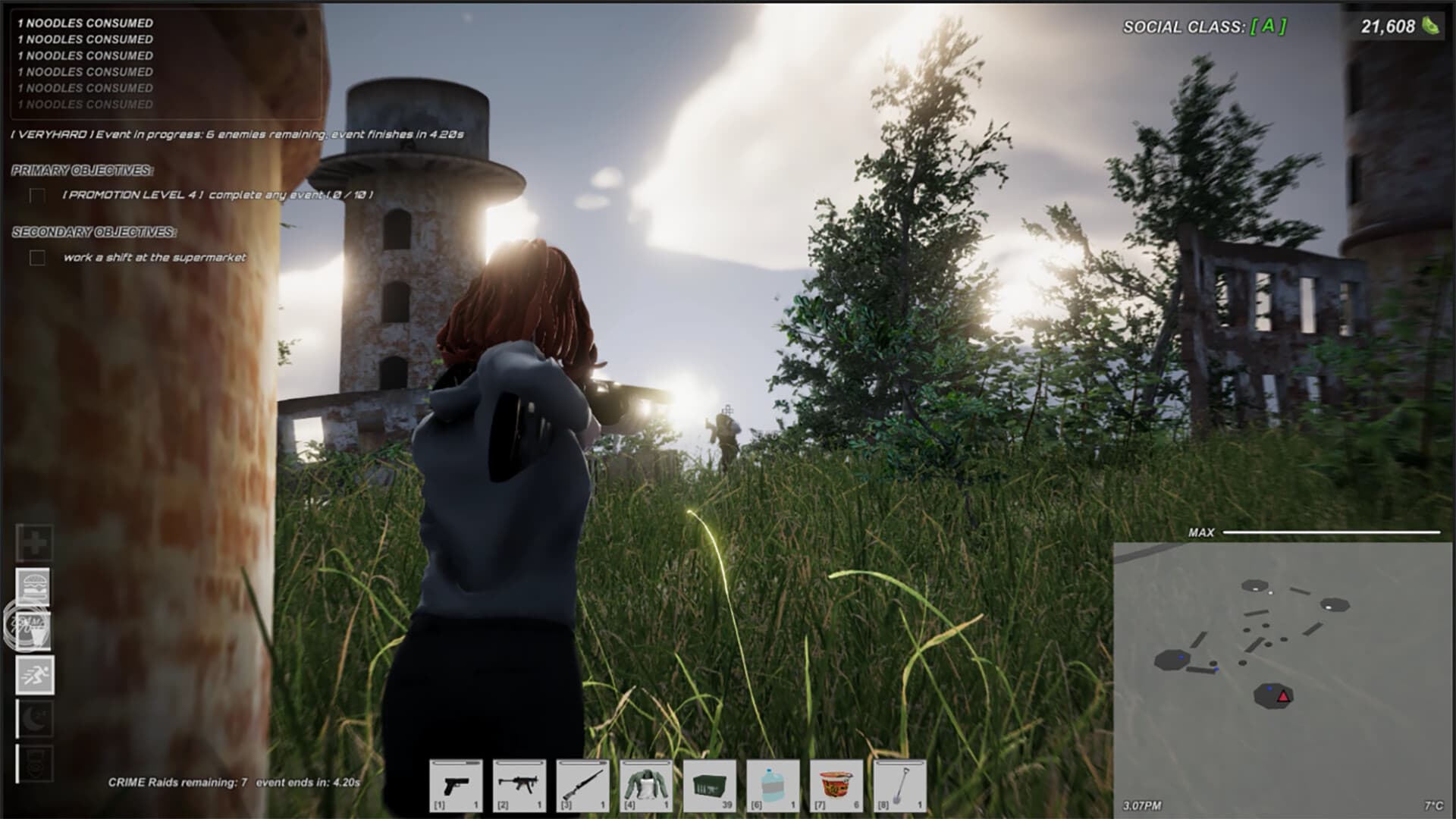Viewport: 1456px width, 819px height.
Task: Select the pistol hotbar slot
Action: click(x=456, y=786)
